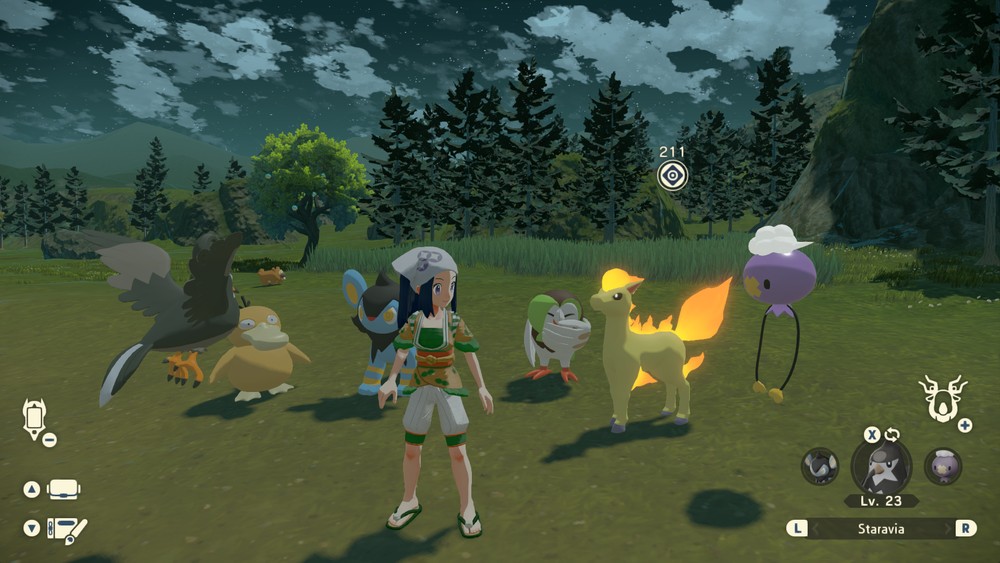Select the objective waypoint marker showing 211
The image size is (1000, 563).
(673, 176)
